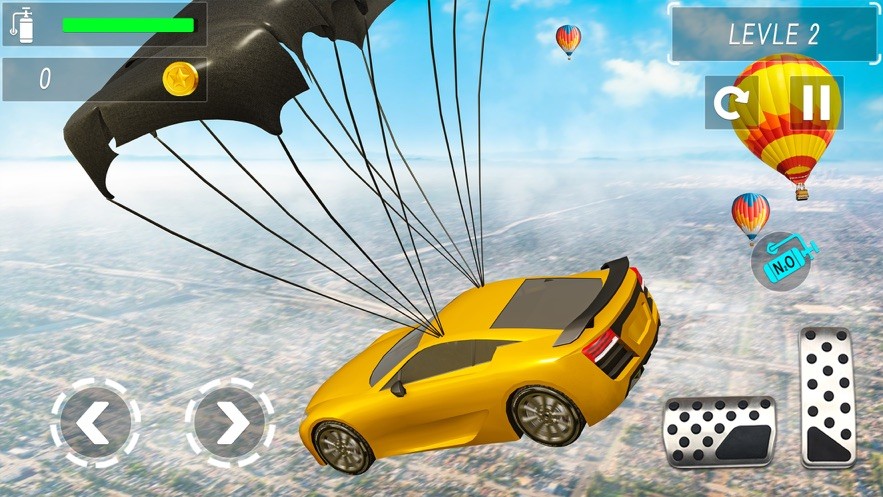
Task: Hit the wide brake pedal
Action: tap(720, 431)
